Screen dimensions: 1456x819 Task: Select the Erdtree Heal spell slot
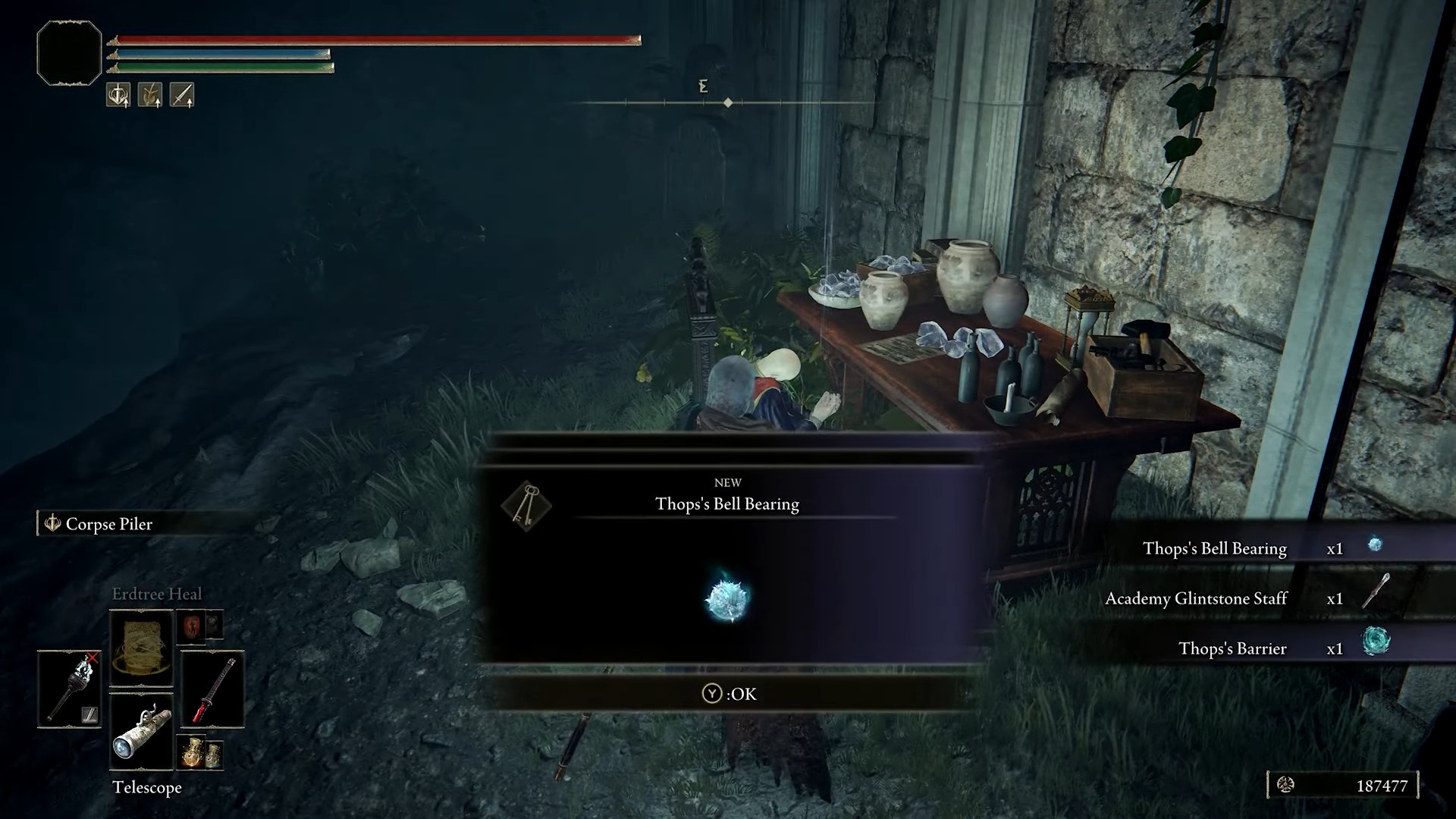click(142, 648)
